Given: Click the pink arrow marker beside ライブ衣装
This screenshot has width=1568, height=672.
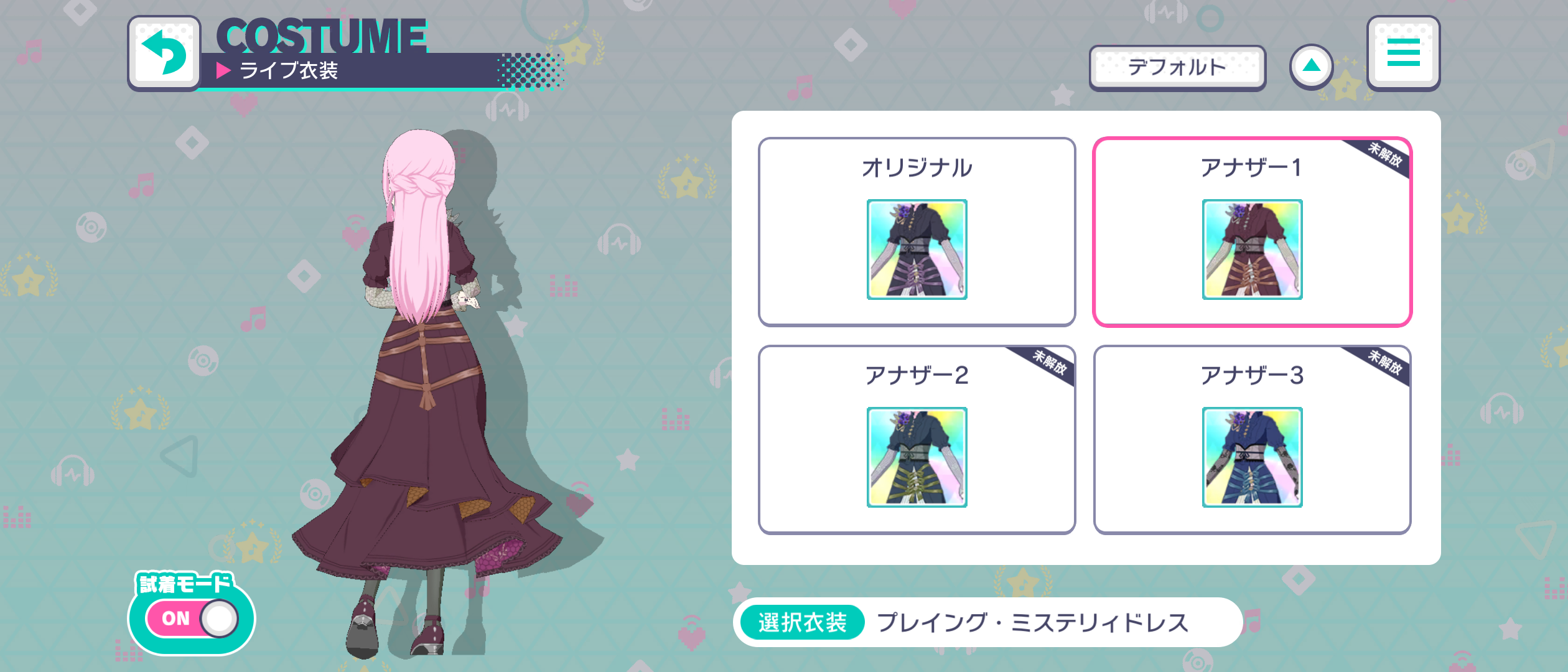Looking at the screenshot, I should [x=225, y=73].
